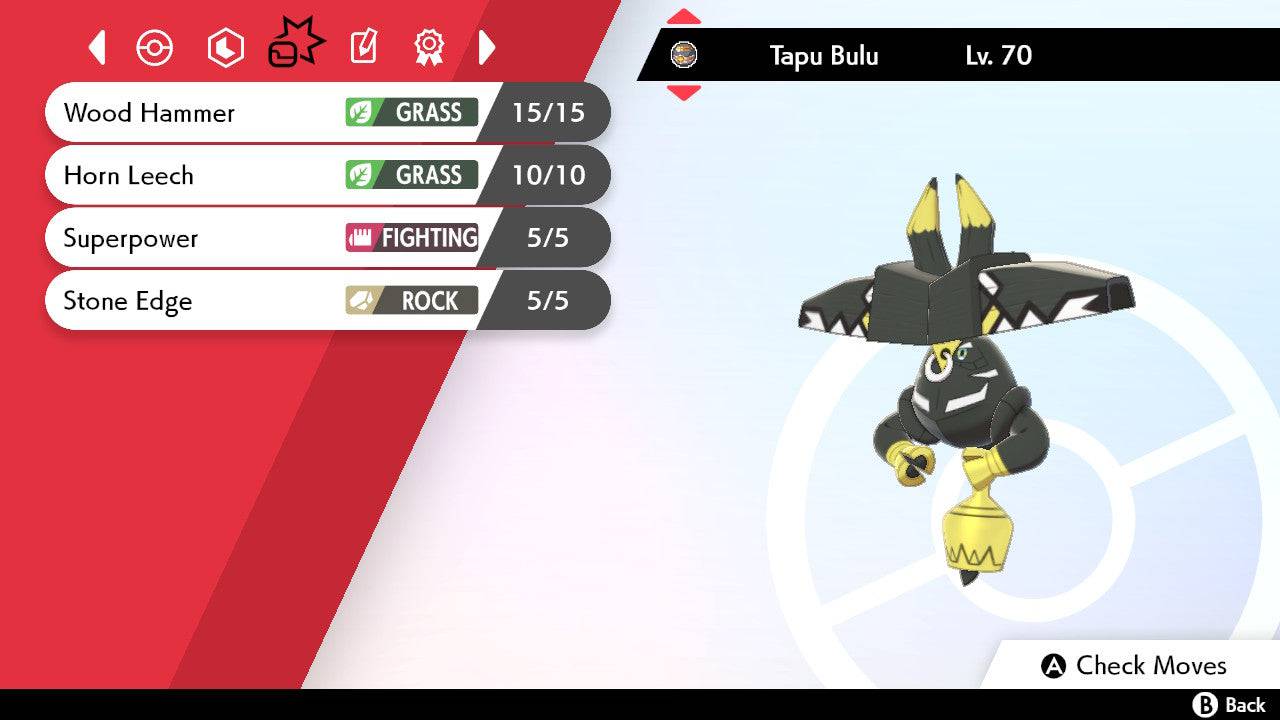Click the left page navigation arrow

[96, 47]
